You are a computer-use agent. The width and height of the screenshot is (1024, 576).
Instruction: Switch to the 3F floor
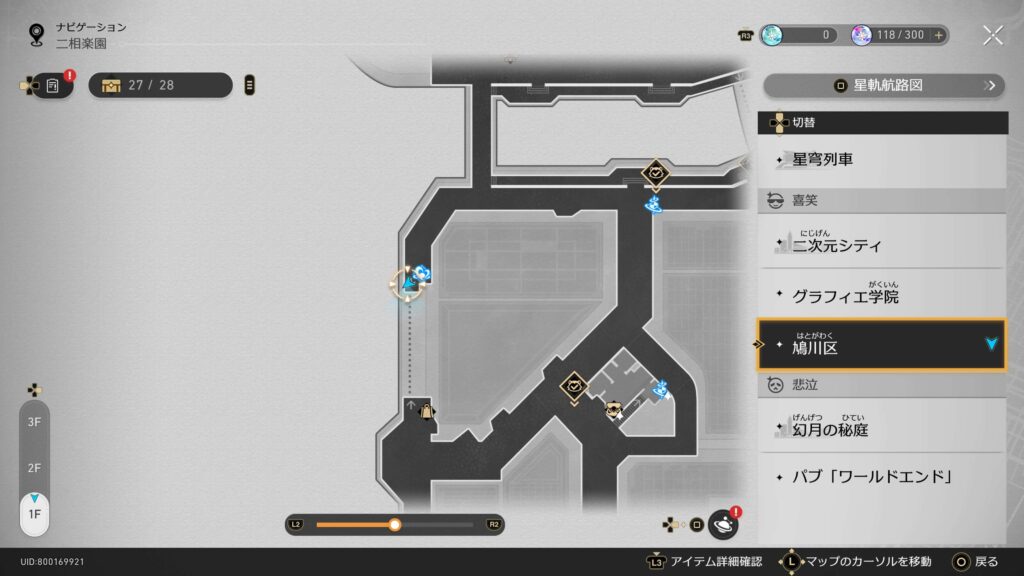(x=34, y=422)
